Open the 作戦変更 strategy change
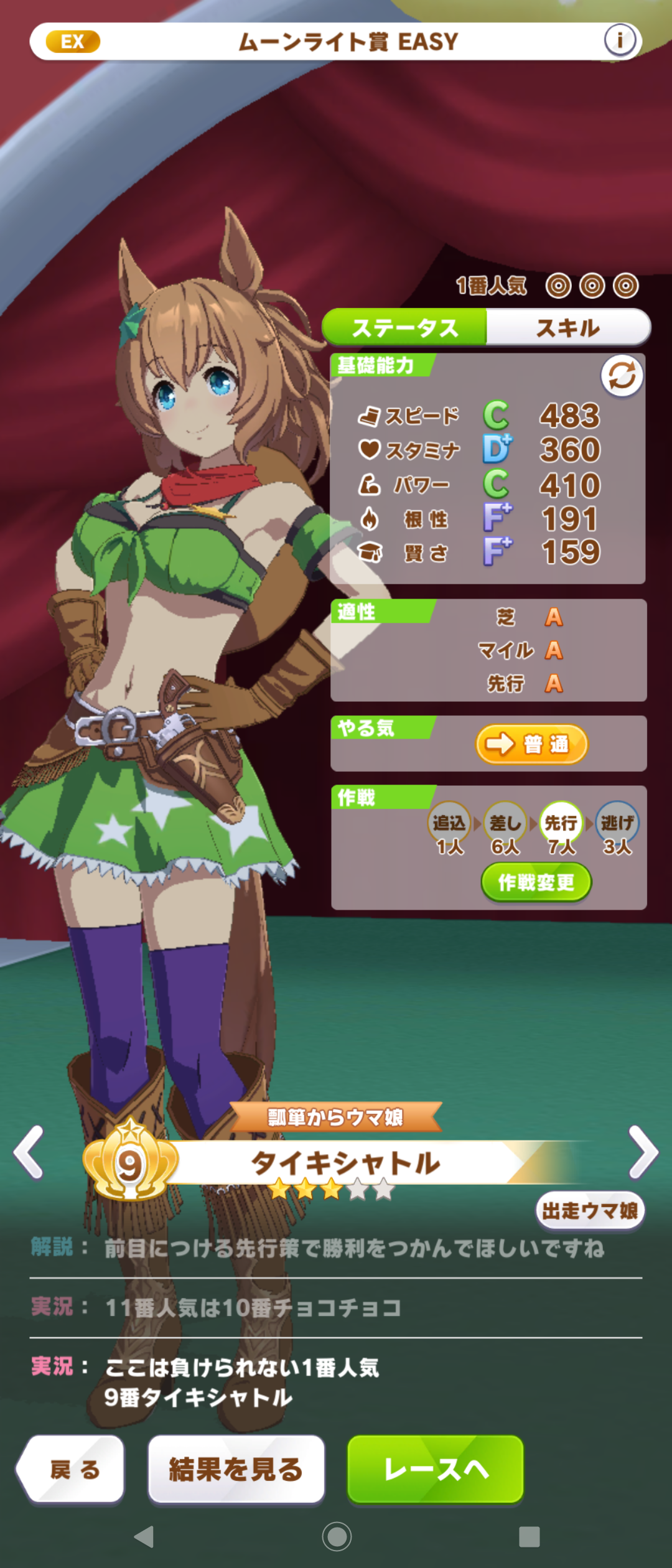The width and height of the screenshot is (672, 1568). click(536, 882)
